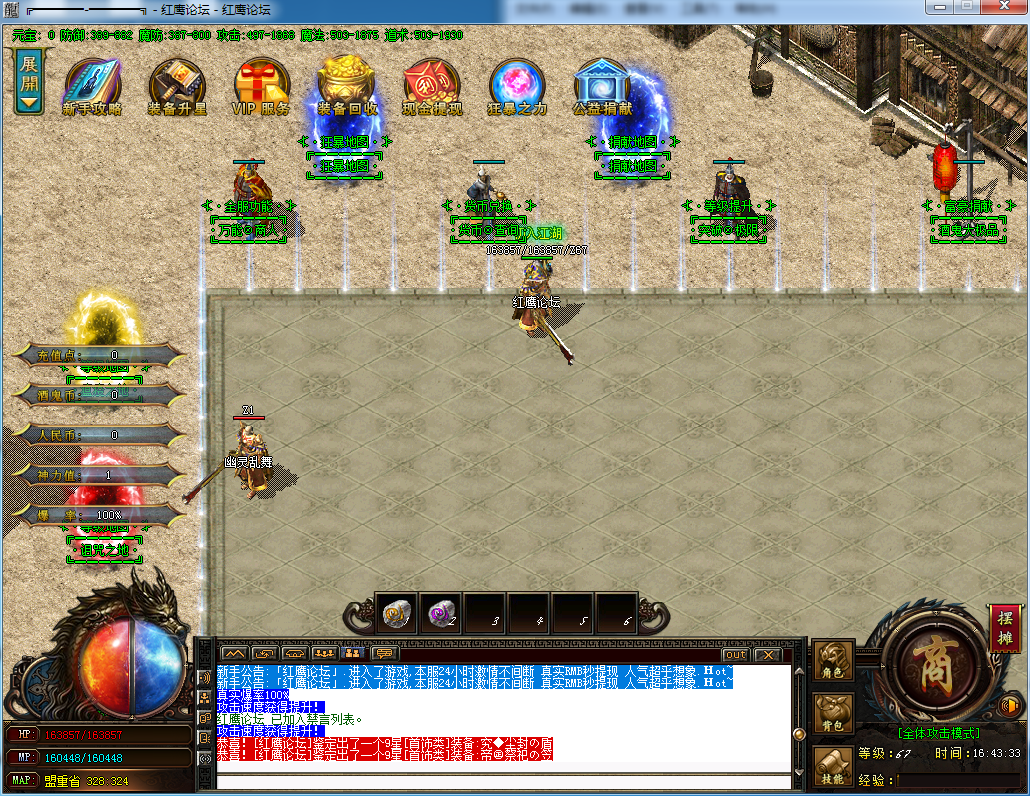The width and height of the screenshot is (1030, 796).
Task: Click the 摆摊 stall button
Action: coord(1005,627)
